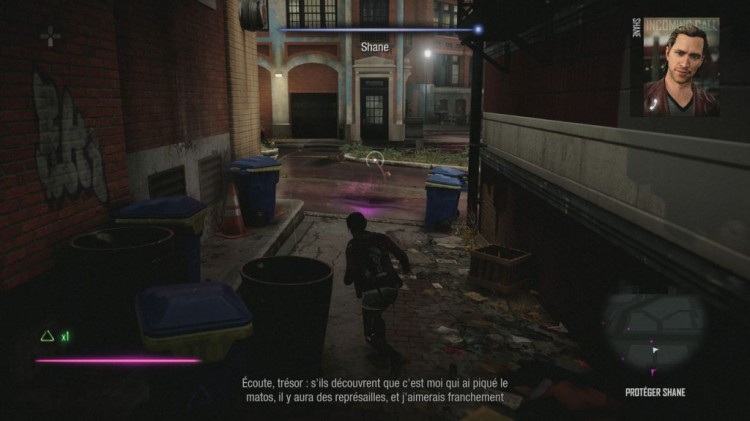This screenshot has width=750, height=421.
Task: Click the d-pad icon in the corner
Action: (50, 37)
